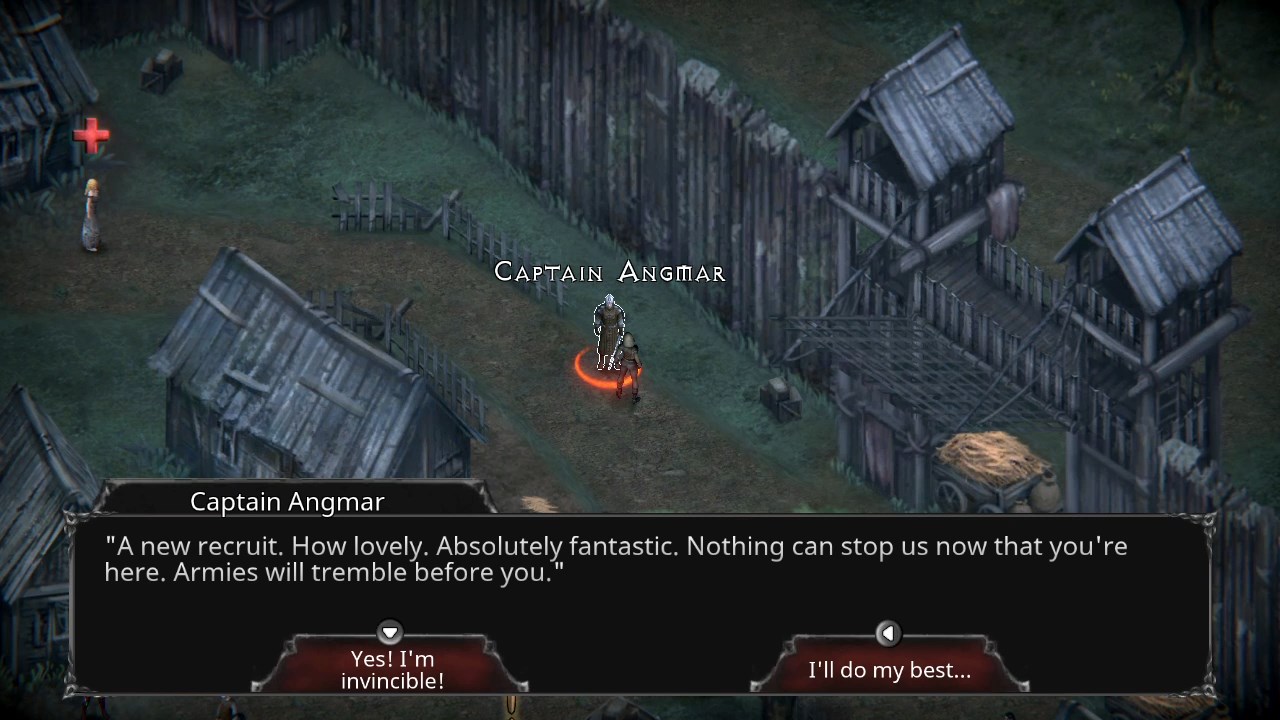Choose the 'I'll do my best...' dialog response
Viewport: 1280px width, 720px height.
tap(888, 670)
